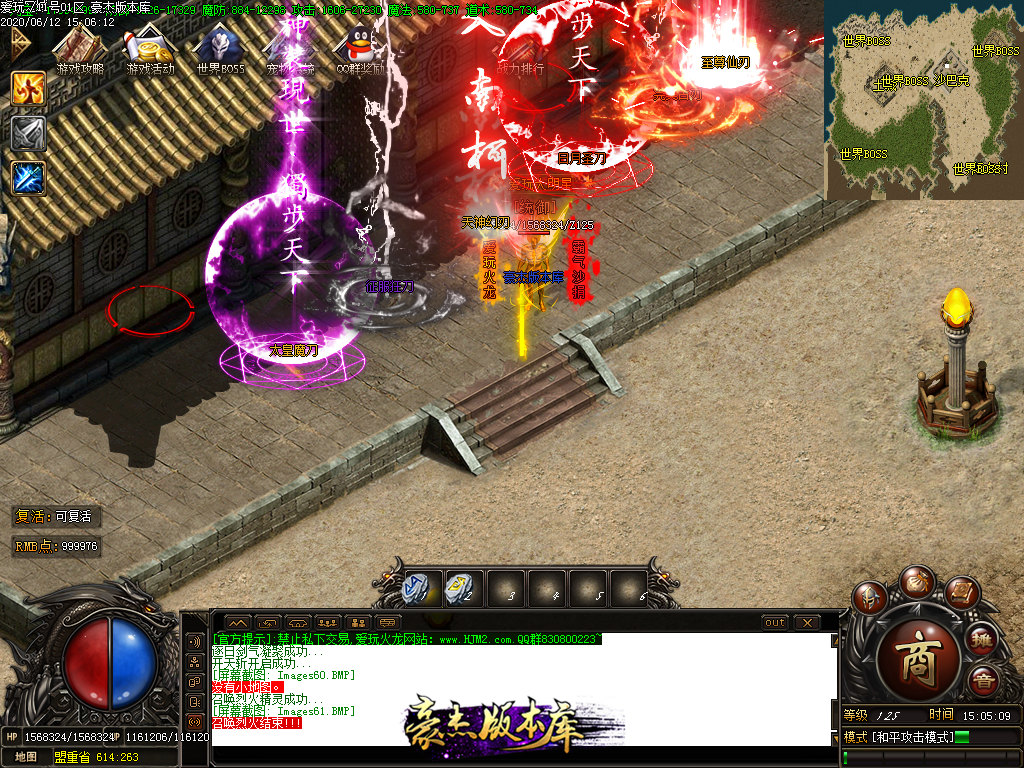Image resolution: width=1024 pixels, height=768 pixels.
Task: Select the grey armor icon
Action: (x=28, y=133)
